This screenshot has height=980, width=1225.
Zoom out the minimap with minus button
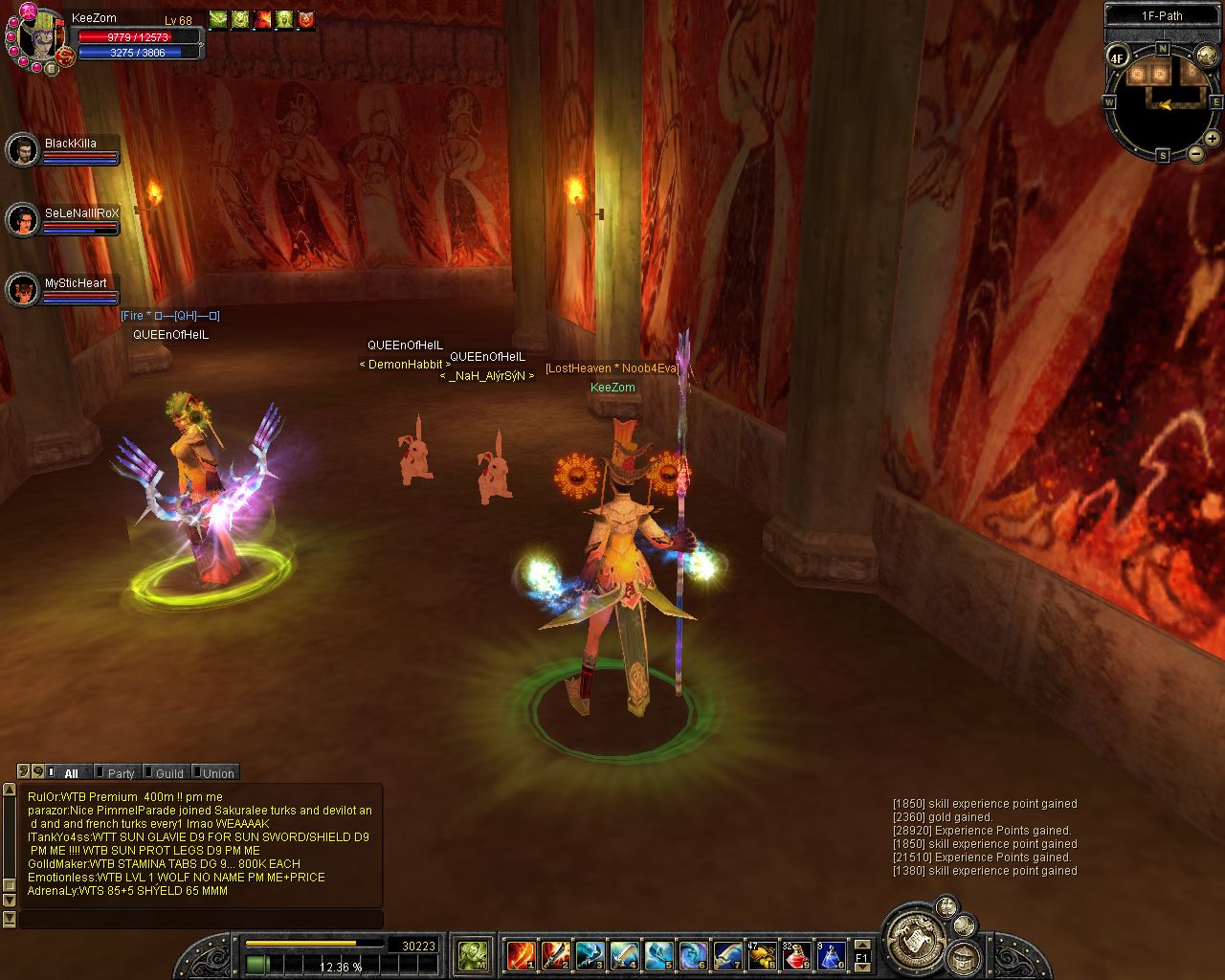pyautogui.click(x=1196, y=153)
